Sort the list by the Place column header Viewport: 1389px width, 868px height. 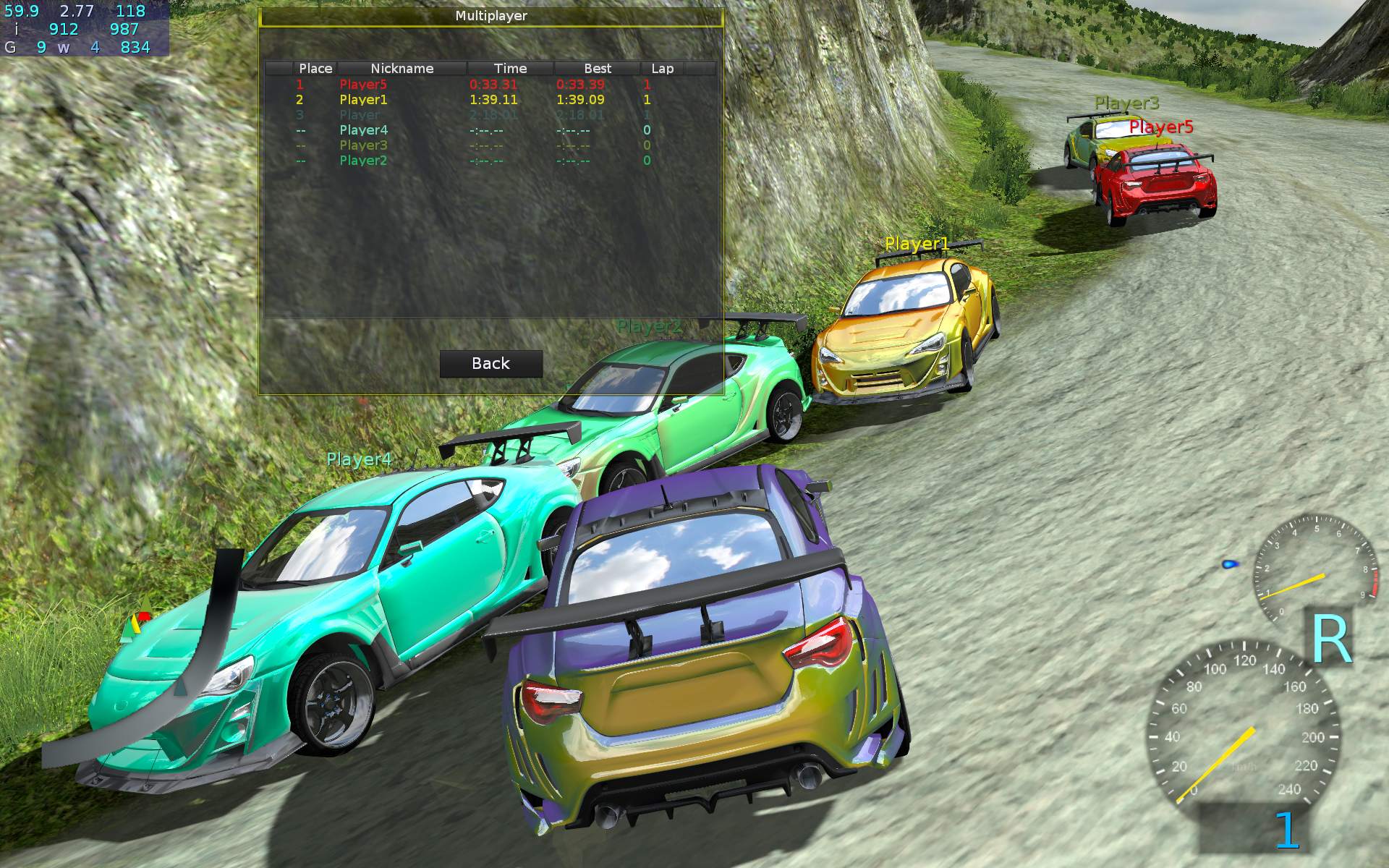coord(315,69)
